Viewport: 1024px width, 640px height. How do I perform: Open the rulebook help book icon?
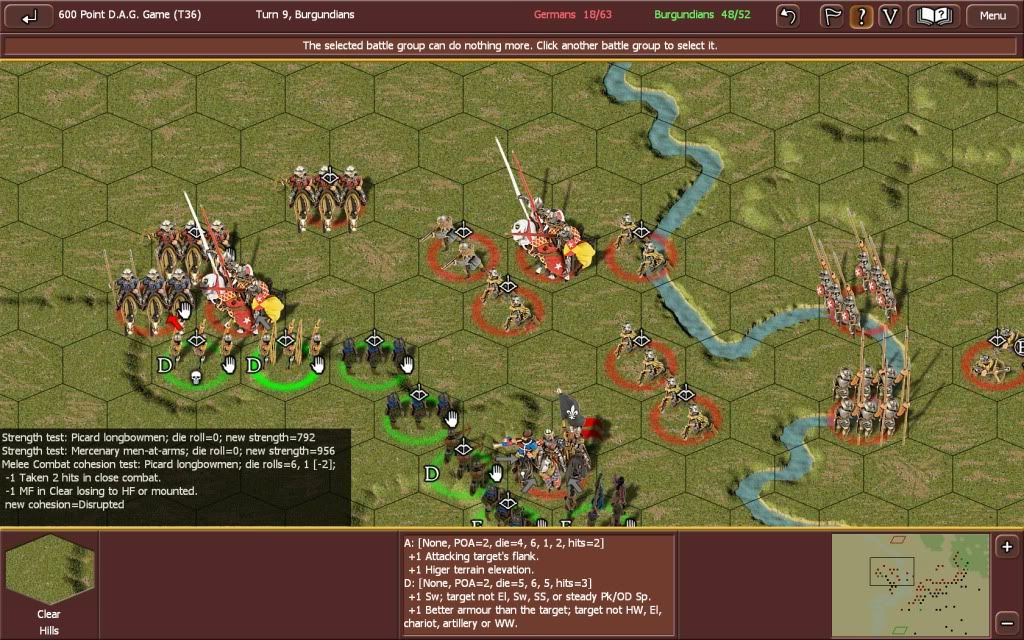[x=934, y=16]
